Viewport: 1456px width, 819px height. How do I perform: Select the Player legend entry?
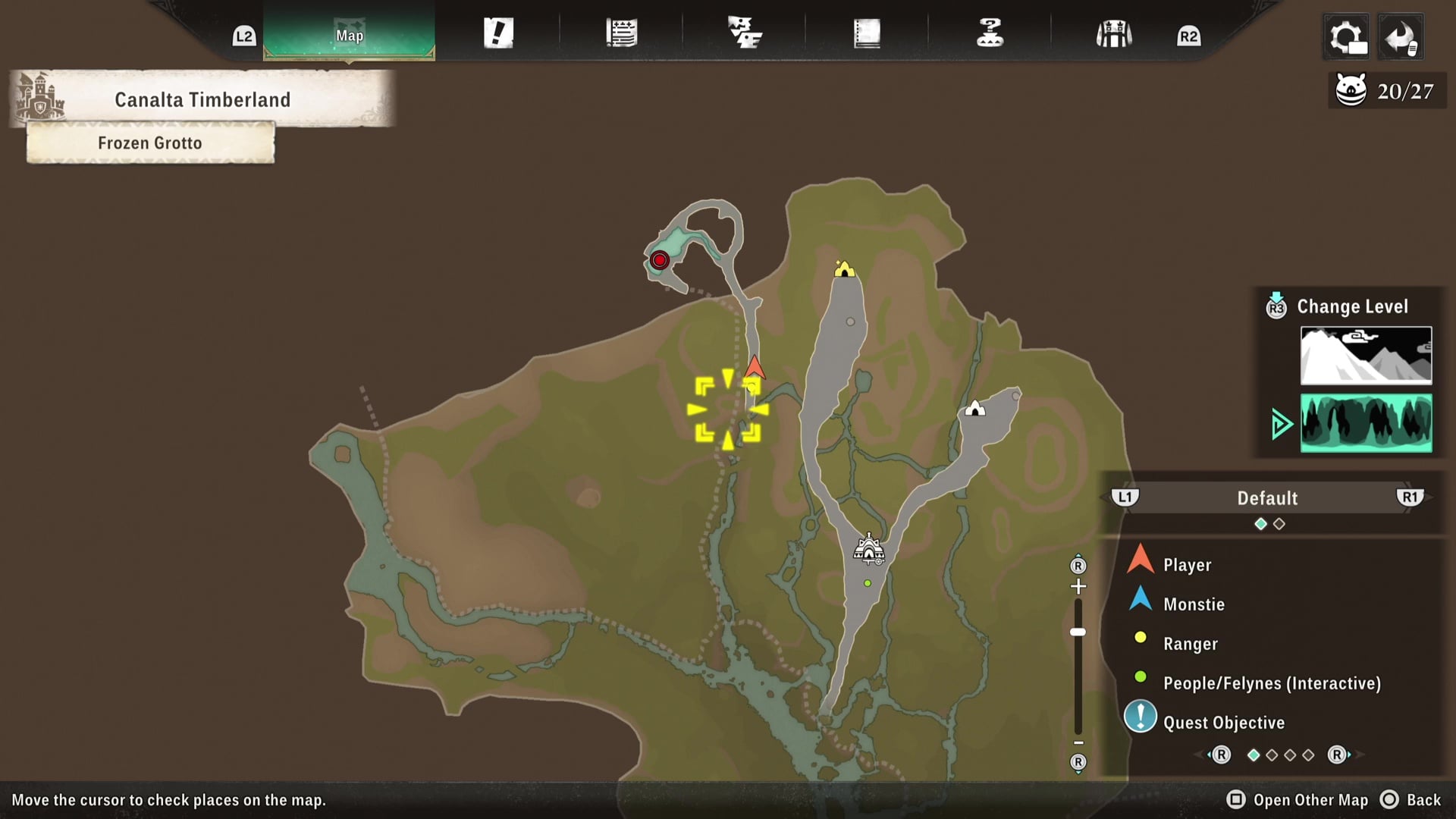click(x=1187, y=565)
